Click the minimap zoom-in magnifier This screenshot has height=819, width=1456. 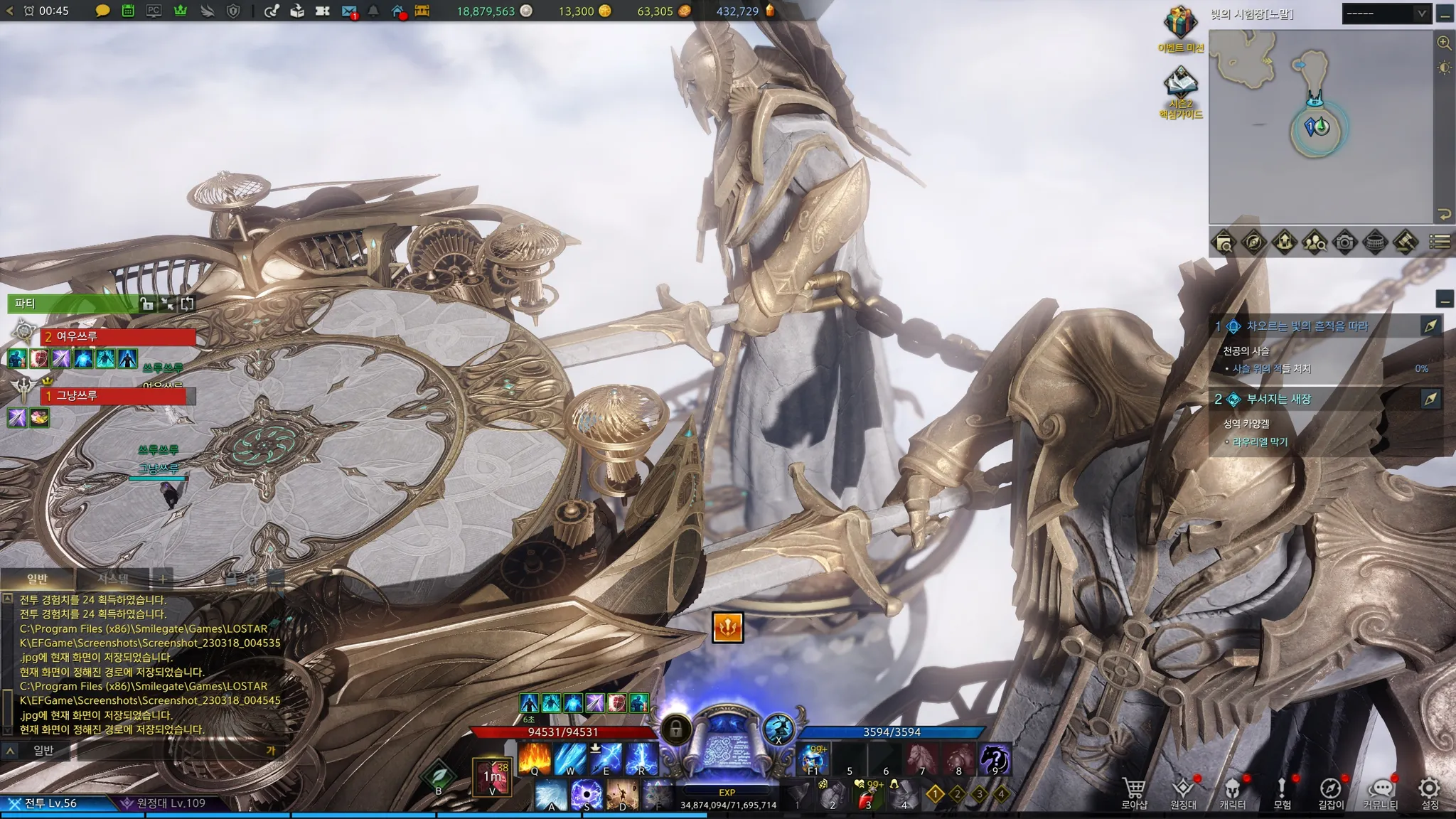tap(1444, 43)
